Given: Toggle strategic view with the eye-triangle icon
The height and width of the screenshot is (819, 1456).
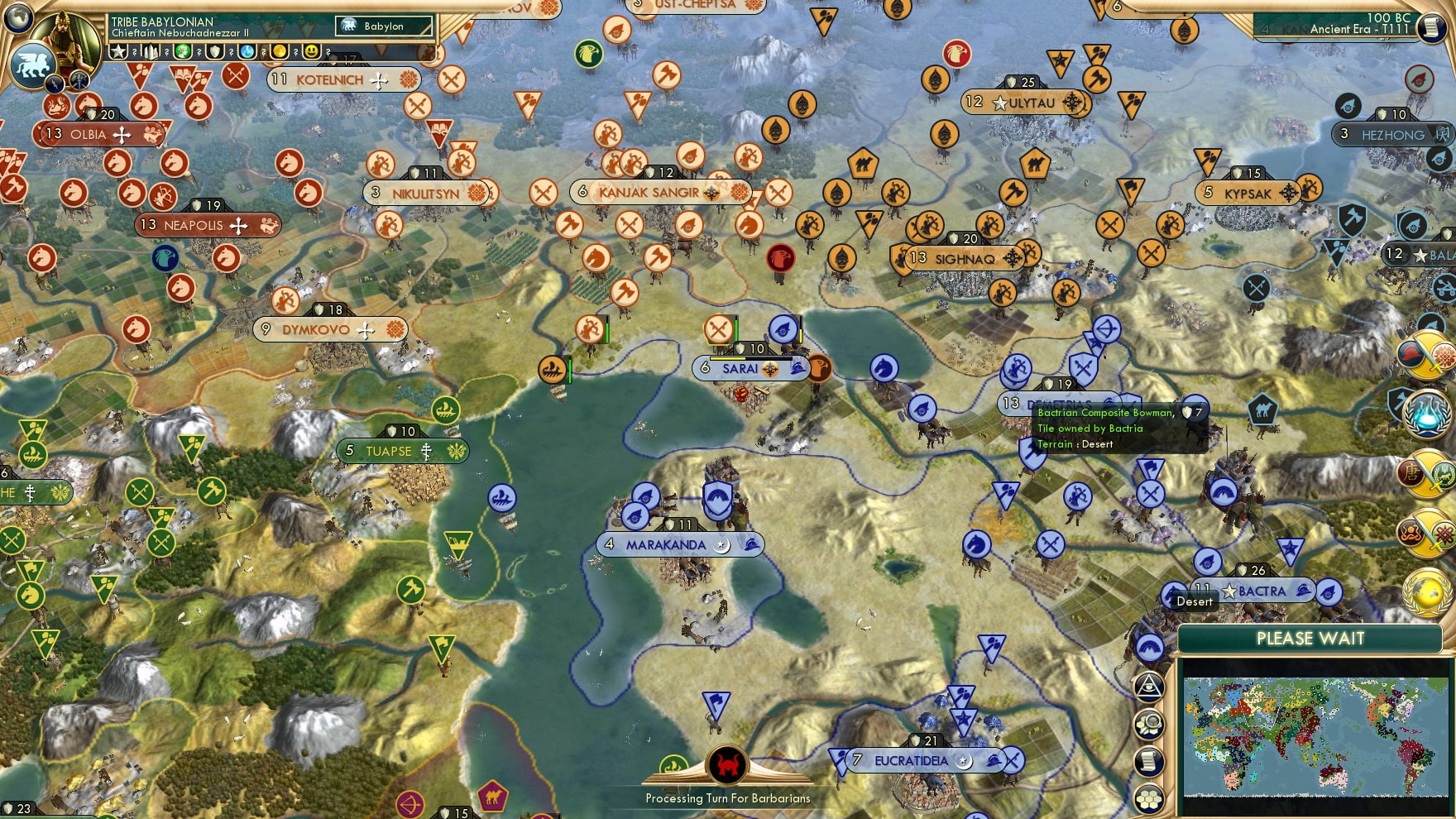Looking at the screenshot, I should pyautogui.click(x=1147, y=687).
